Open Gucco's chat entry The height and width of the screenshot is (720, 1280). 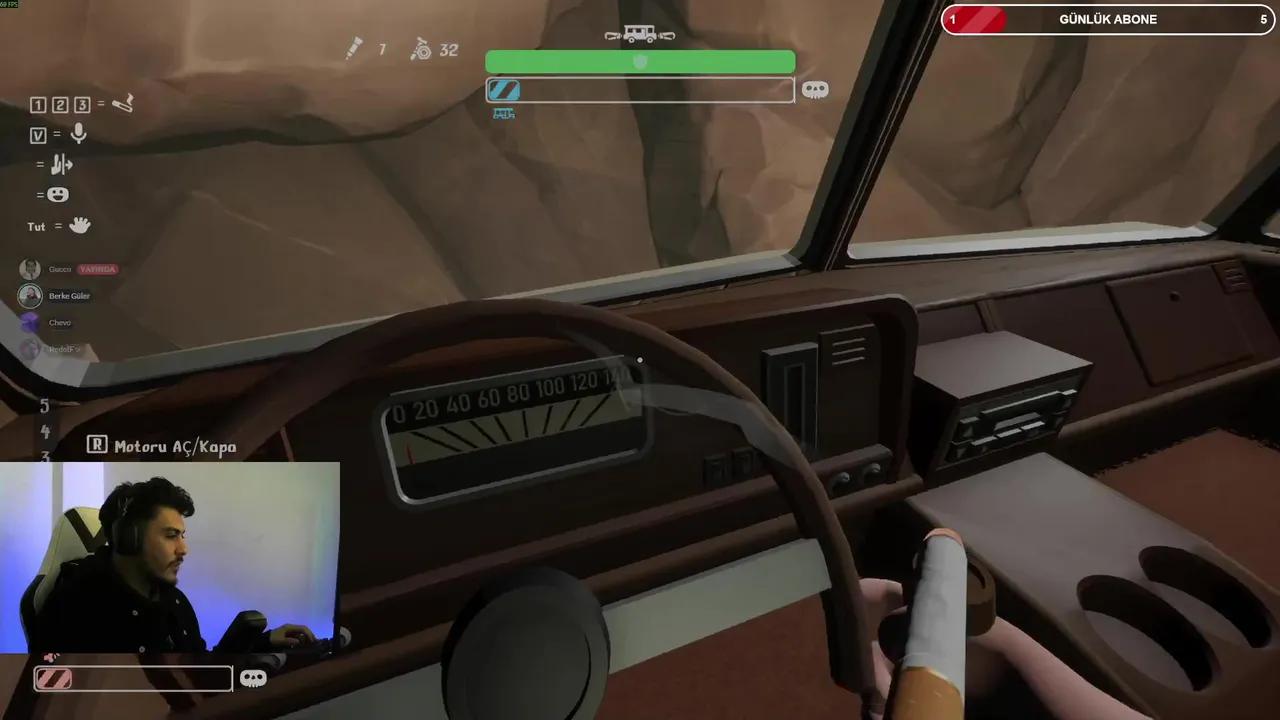tap(60, 268)
